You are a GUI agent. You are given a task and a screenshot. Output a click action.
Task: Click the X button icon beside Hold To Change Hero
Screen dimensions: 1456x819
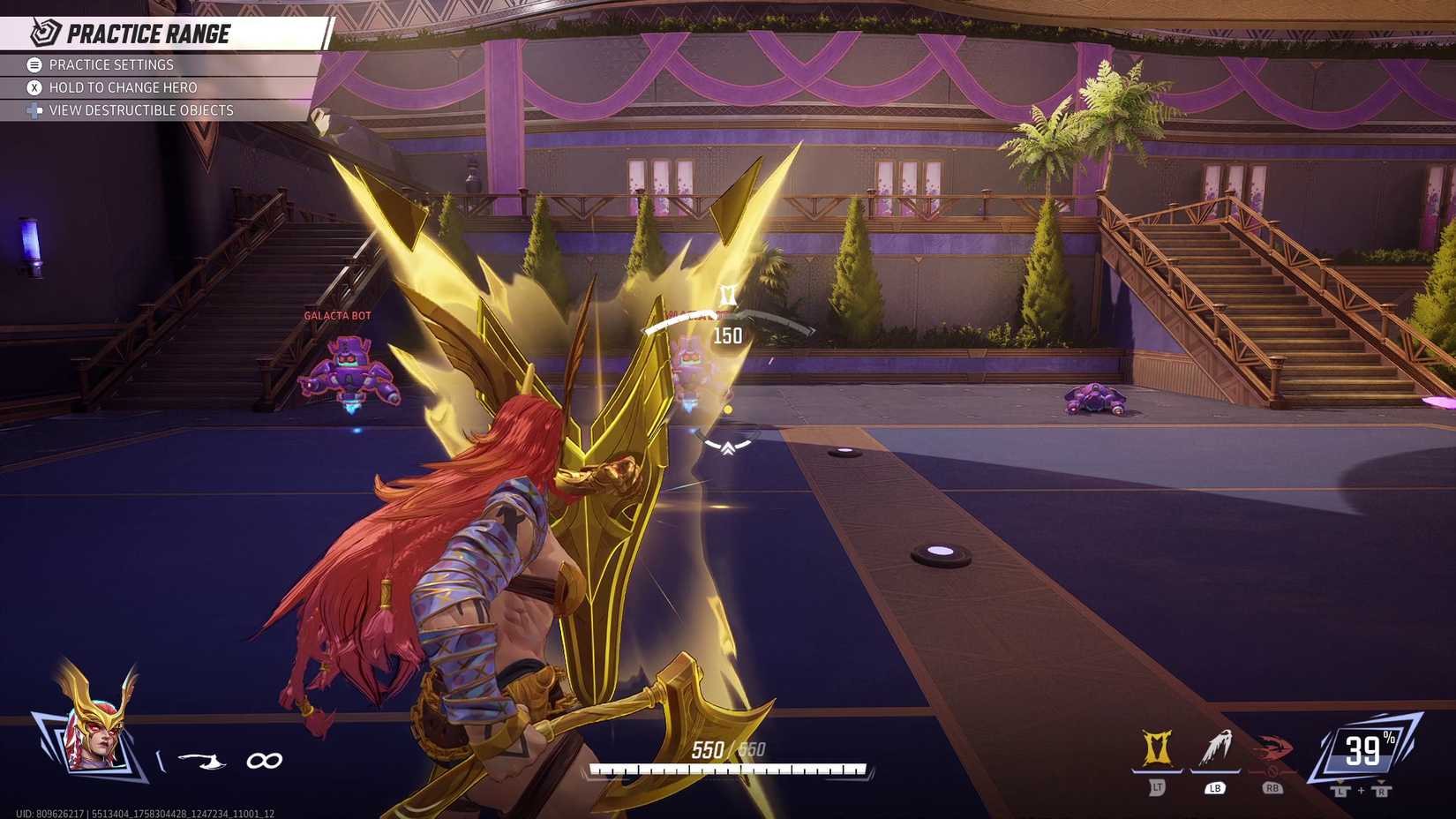[x=33, y=87]
